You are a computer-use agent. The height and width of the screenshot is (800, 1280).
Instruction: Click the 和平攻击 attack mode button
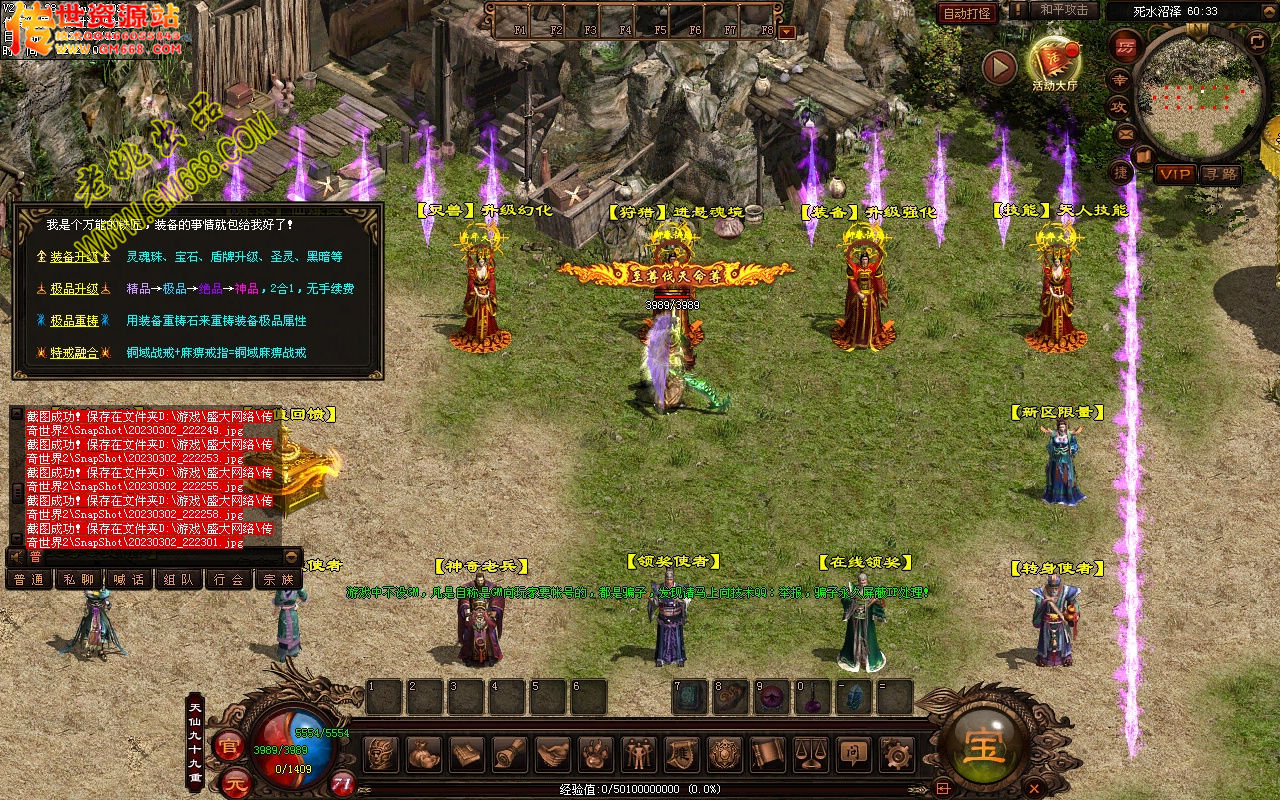(x=1063, y=10)
